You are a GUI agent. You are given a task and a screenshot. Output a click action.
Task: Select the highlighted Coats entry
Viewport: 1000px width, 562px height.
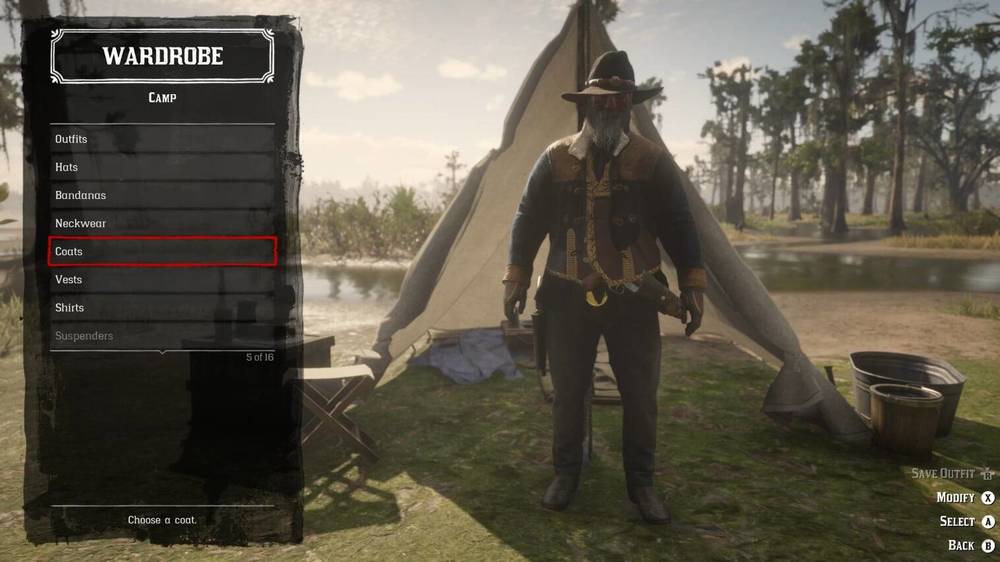click(162, 251)
